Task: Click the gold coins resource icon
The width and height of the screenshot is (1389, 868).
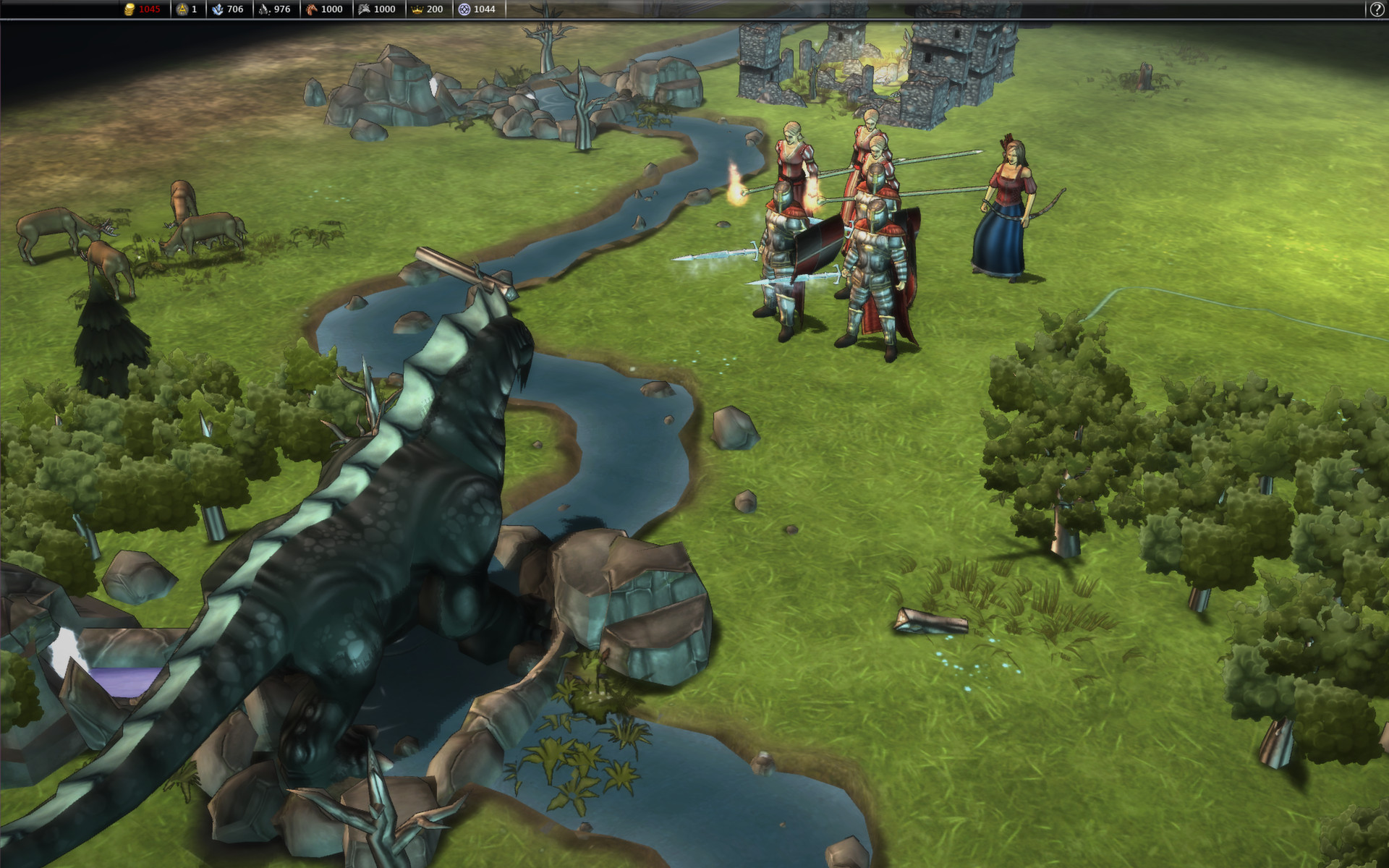Action: coord(130,9)
